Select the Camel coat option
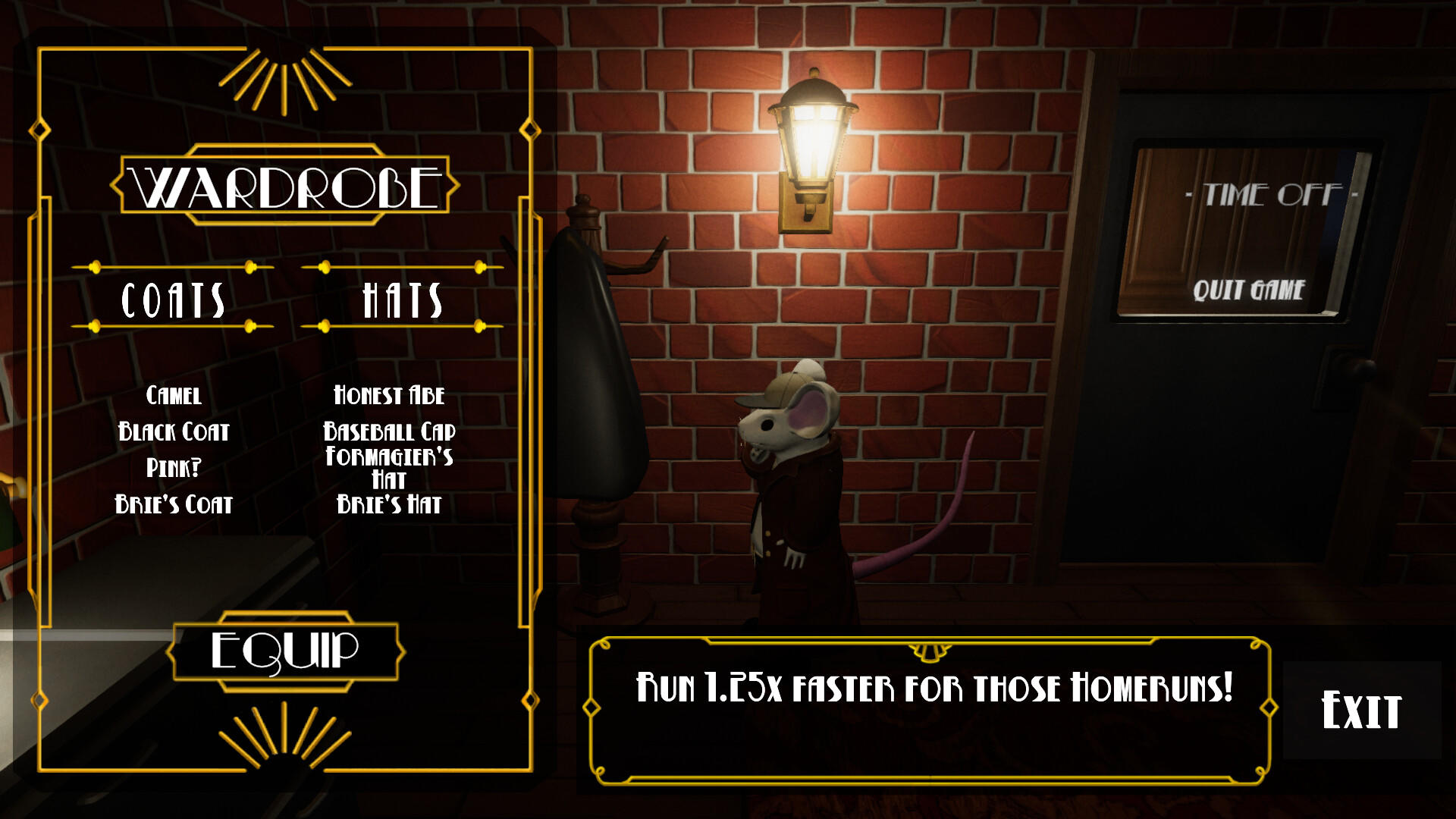This screenshot has height=819, width=1456. (x=174, y=396)
